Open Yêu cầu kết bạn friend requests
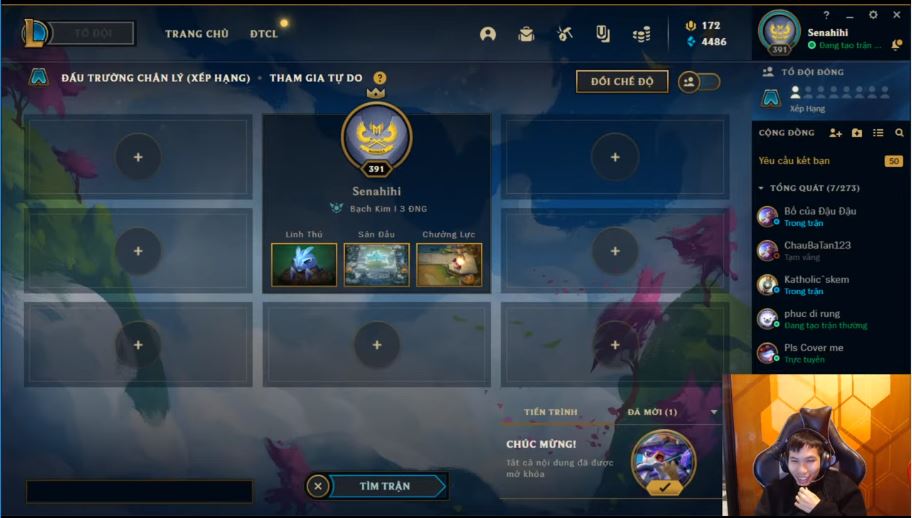Viewport: 912px width, 518px height. [794, 161]
